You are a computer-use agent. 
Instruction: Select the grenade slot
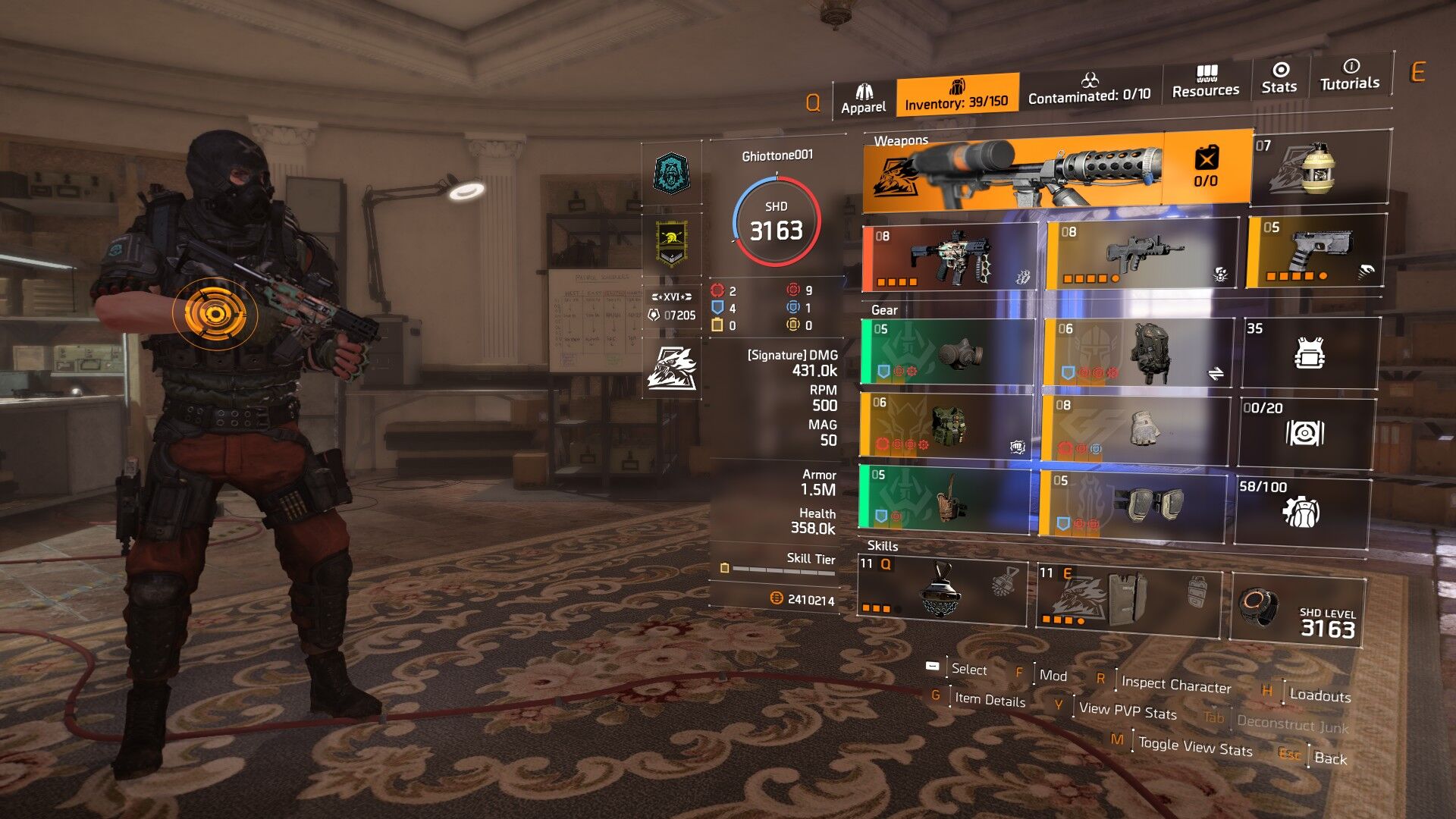pyautogui.click(x=1320, y=168)
